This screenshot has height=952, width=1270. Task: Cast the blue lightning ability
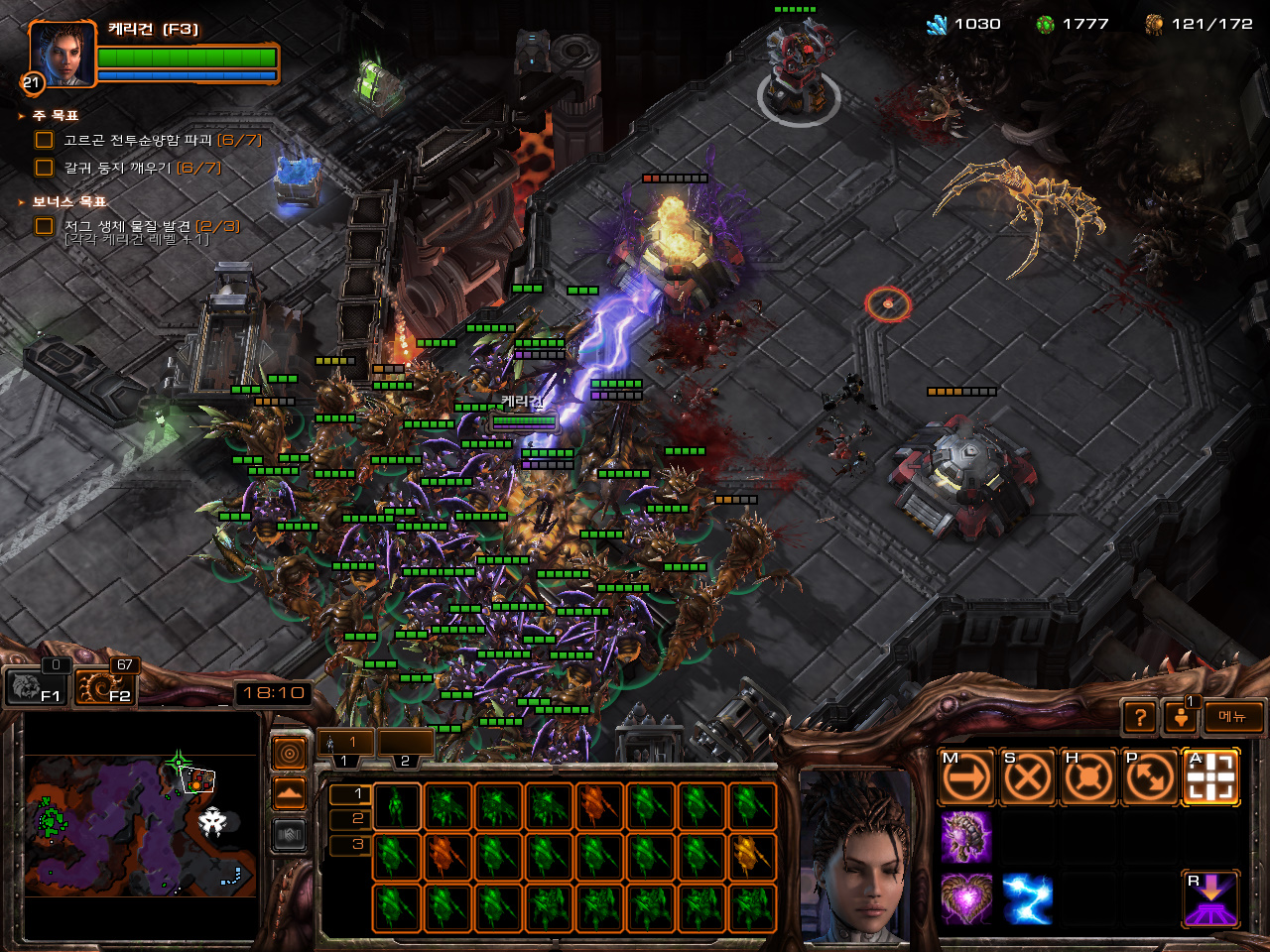click(1027, 898)
